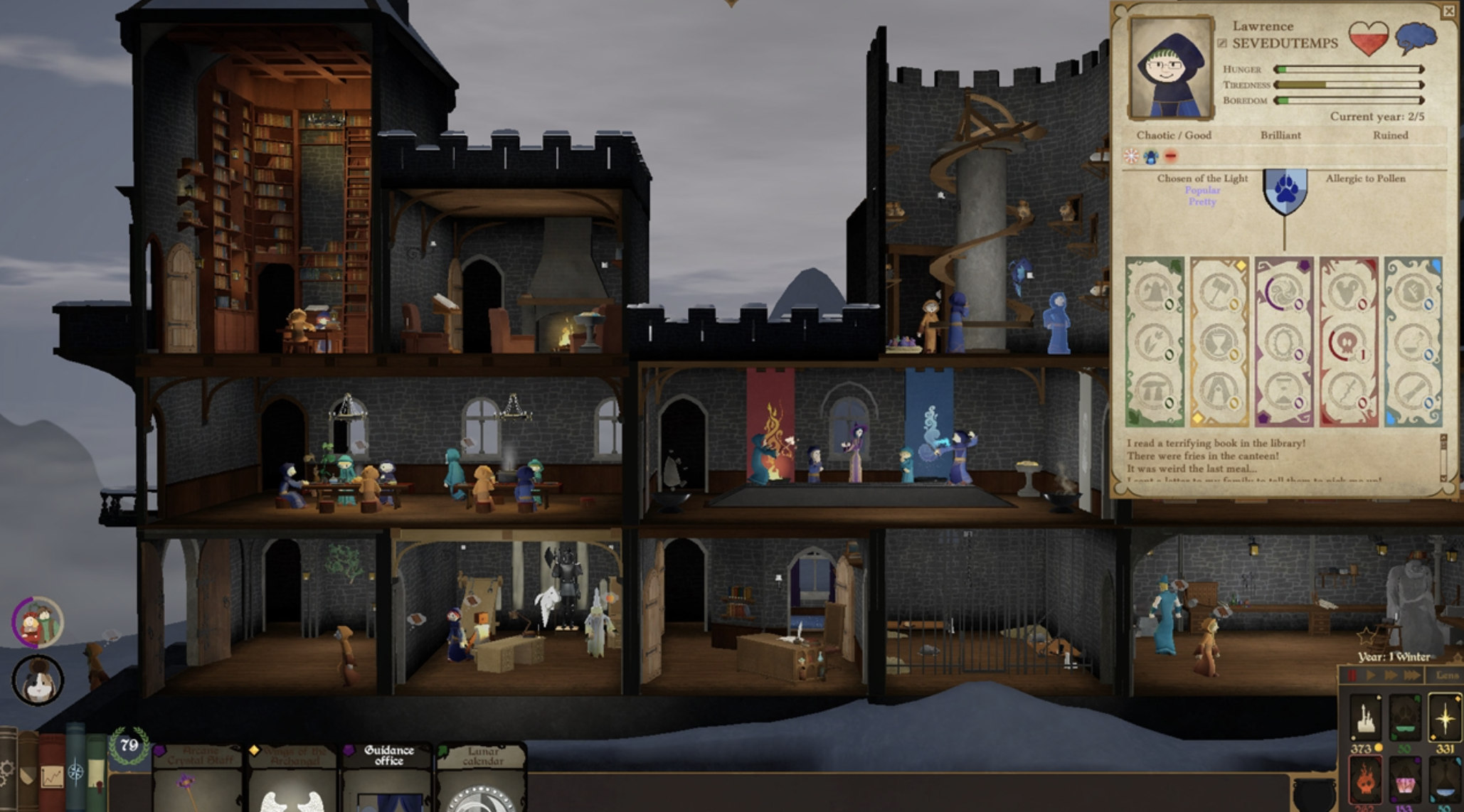The image size is (1464, 812).
Task: Click the rename pencil icon beside SEVEDUTEMPS
Action: 1222,43
